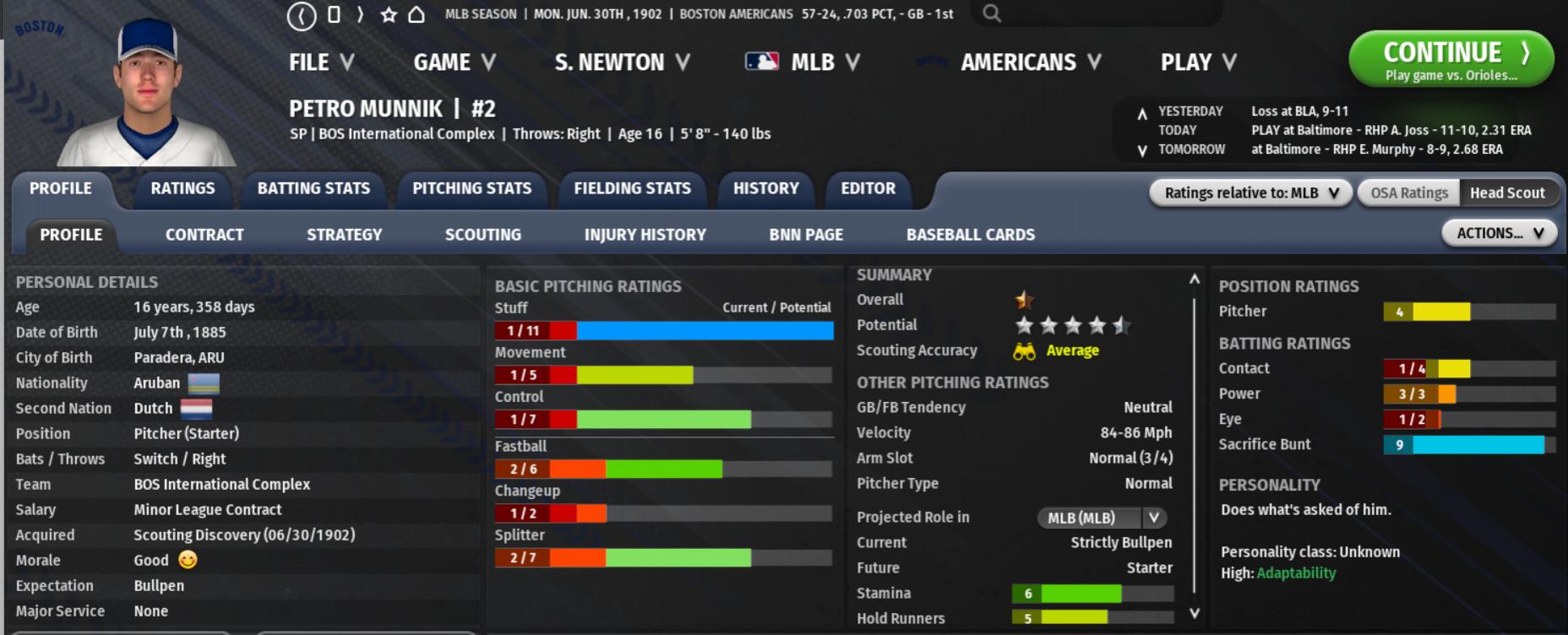Image resolution: width=1568 pixels, height=635 pixels.
Task: Switch to the Ratings tab
Action: point(182,188)
